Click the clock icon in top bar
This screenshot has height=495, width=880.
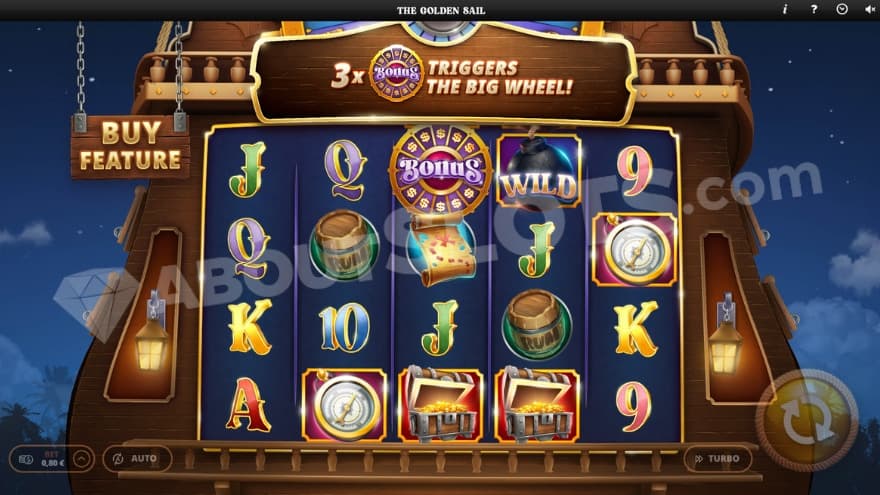[841, 9]
